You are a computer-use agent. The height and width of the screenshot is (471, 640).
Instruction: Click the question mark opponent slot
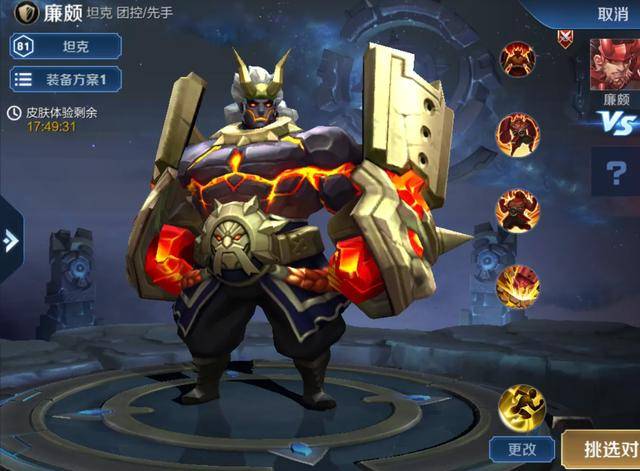[614, 177]
